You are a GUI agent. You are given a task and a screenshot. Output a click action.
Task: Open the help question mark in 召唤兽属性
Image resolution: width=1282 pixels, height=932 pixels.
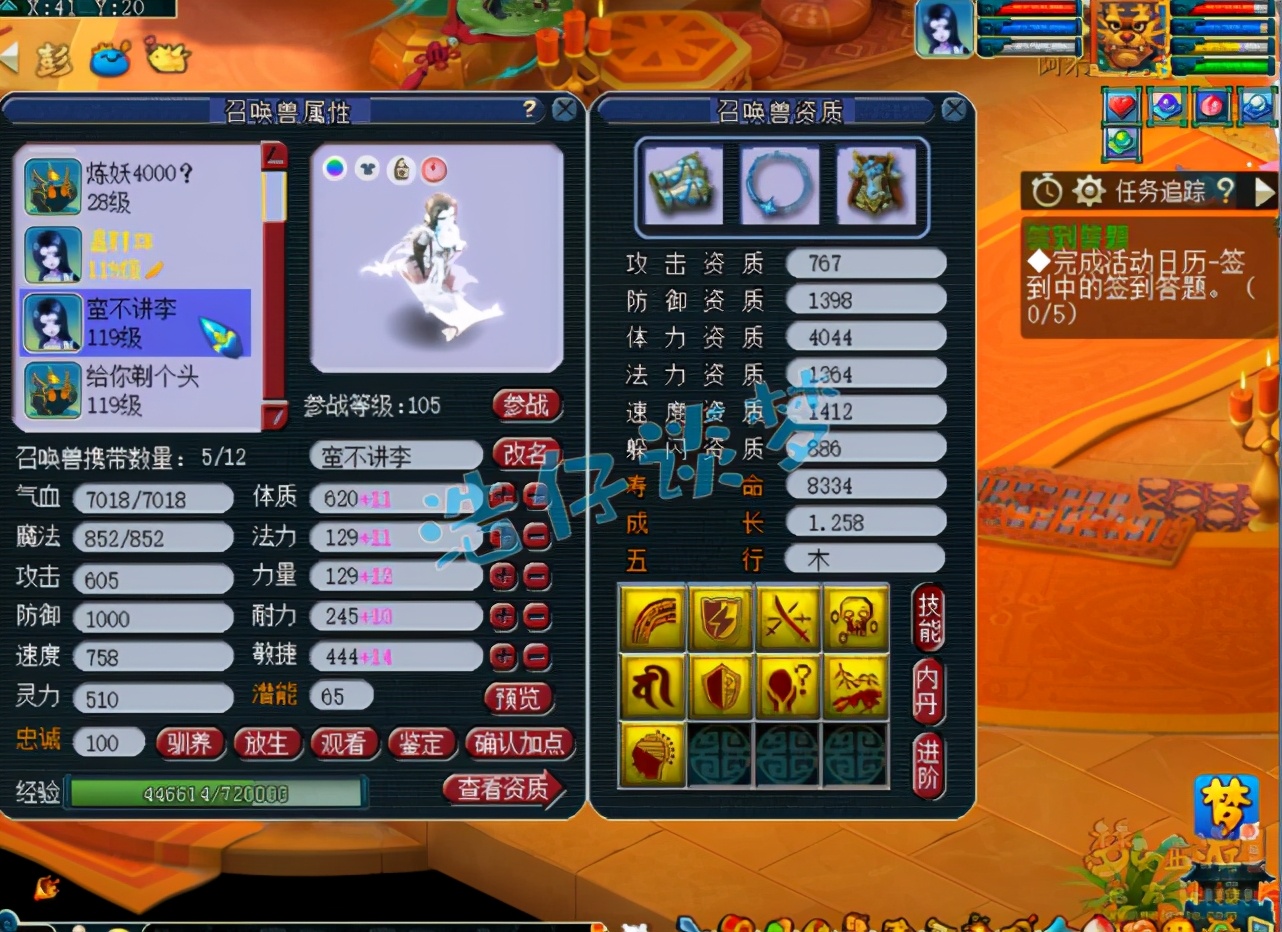tap(530, 109)
